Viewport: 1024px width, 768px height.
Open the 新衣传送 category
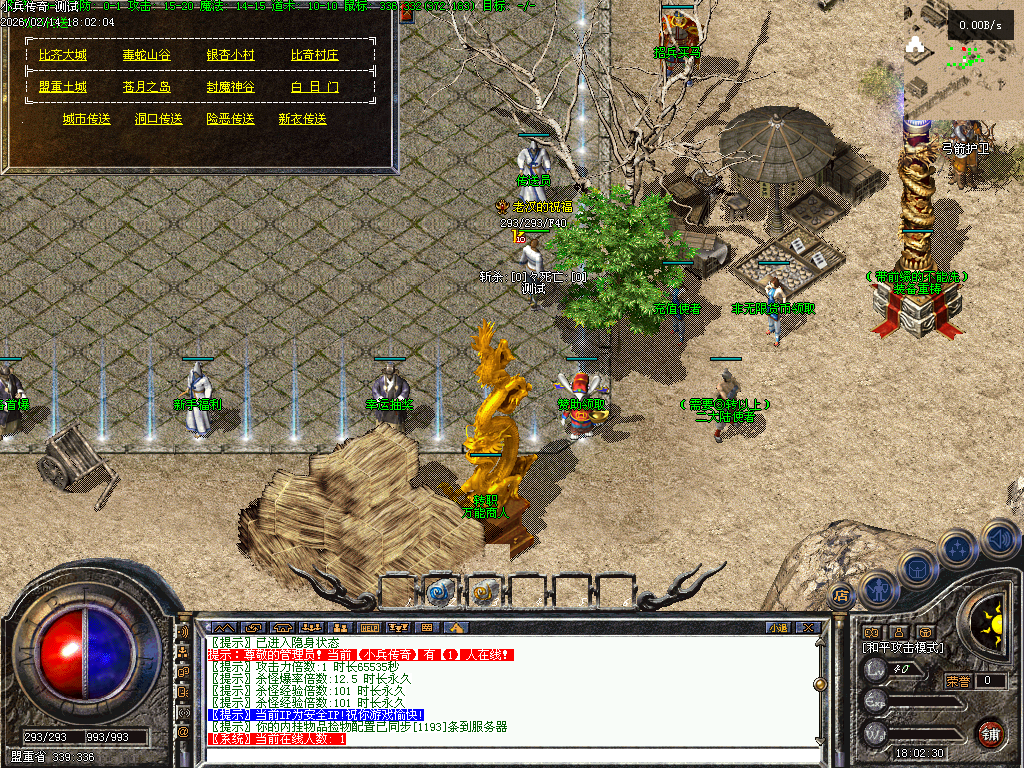tap(303, 119)
